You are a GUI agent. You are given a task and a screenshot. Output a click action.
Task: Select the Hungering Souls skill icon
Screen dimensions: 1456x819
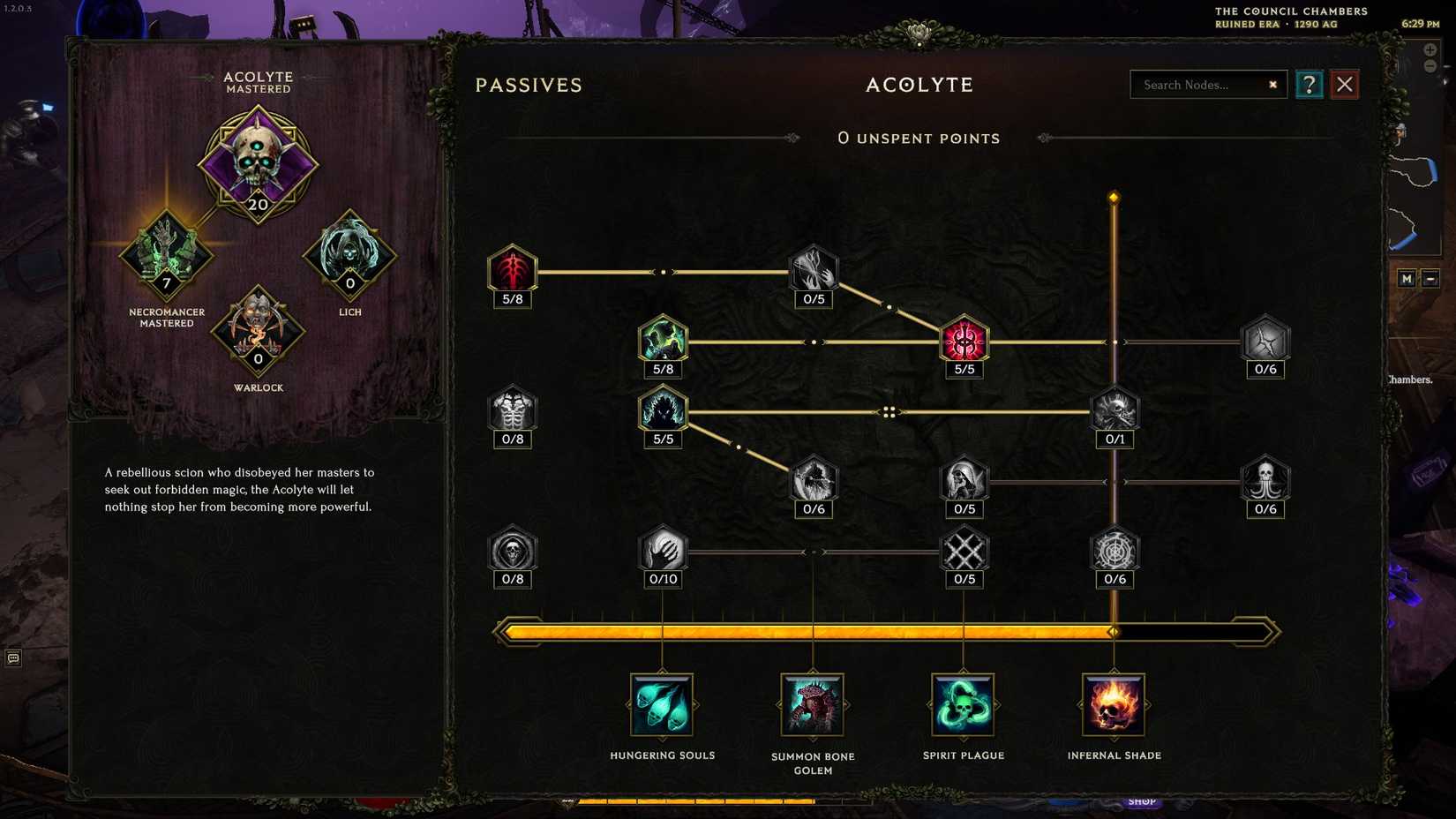tap(662, 706)
